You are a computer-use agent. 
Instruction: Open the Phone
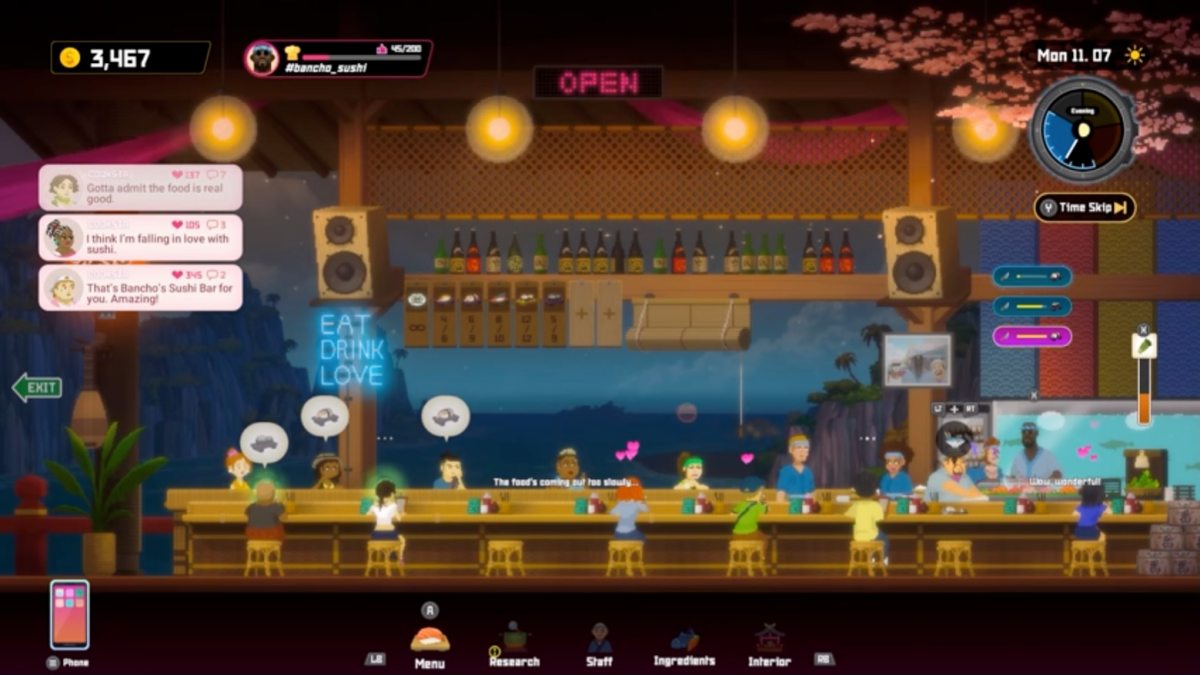click(69, 615)
